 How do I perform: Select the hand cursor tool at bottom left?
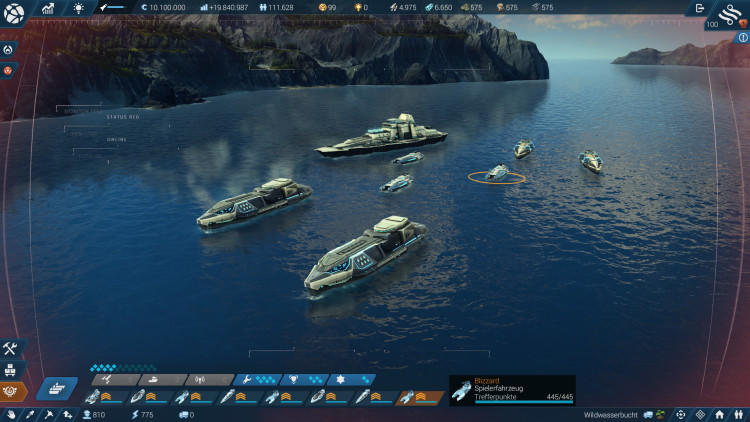pyautogui.click(x=11, y=414)
